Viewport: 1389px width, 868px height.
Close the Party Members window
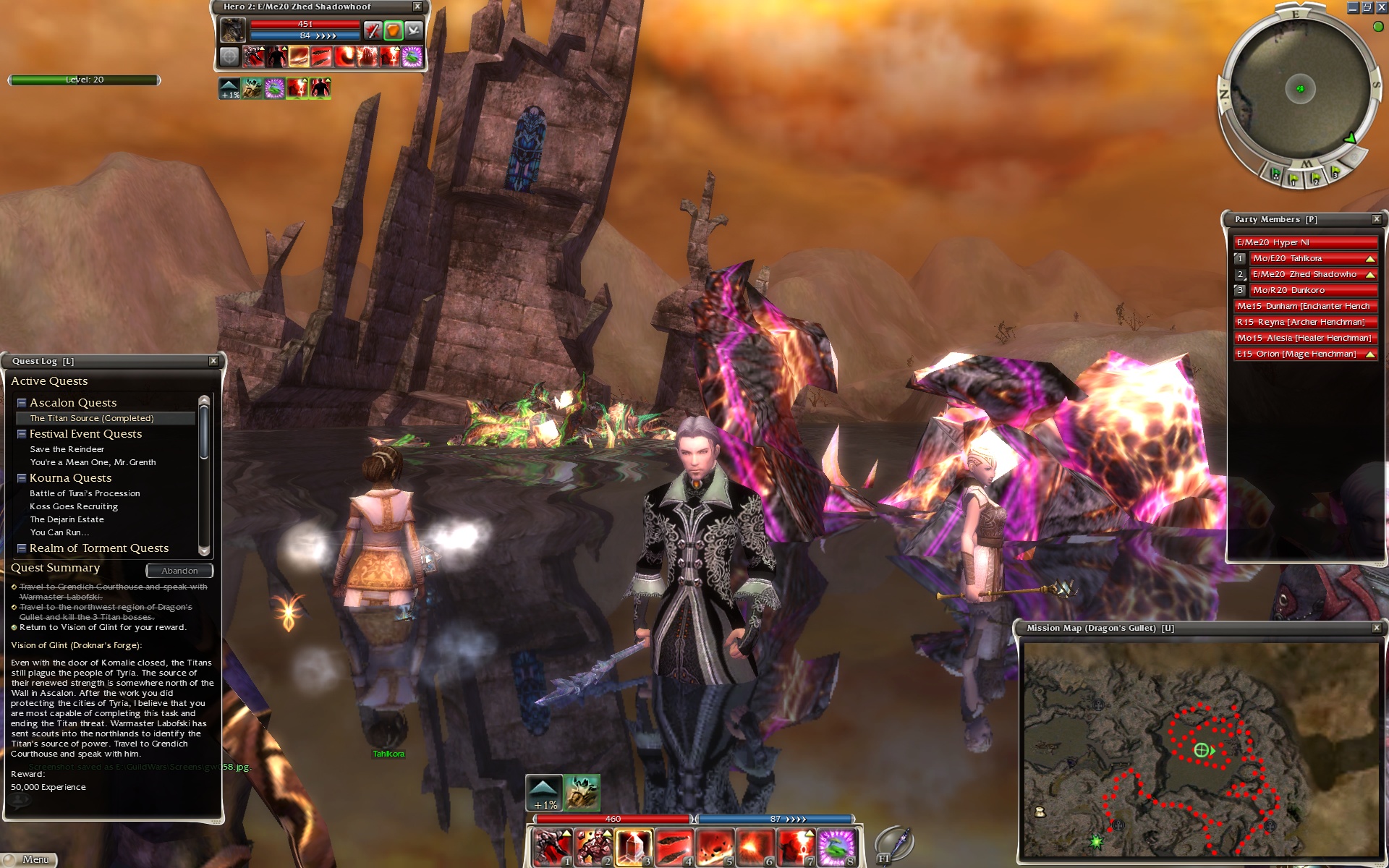click(x=1377, y=219)
